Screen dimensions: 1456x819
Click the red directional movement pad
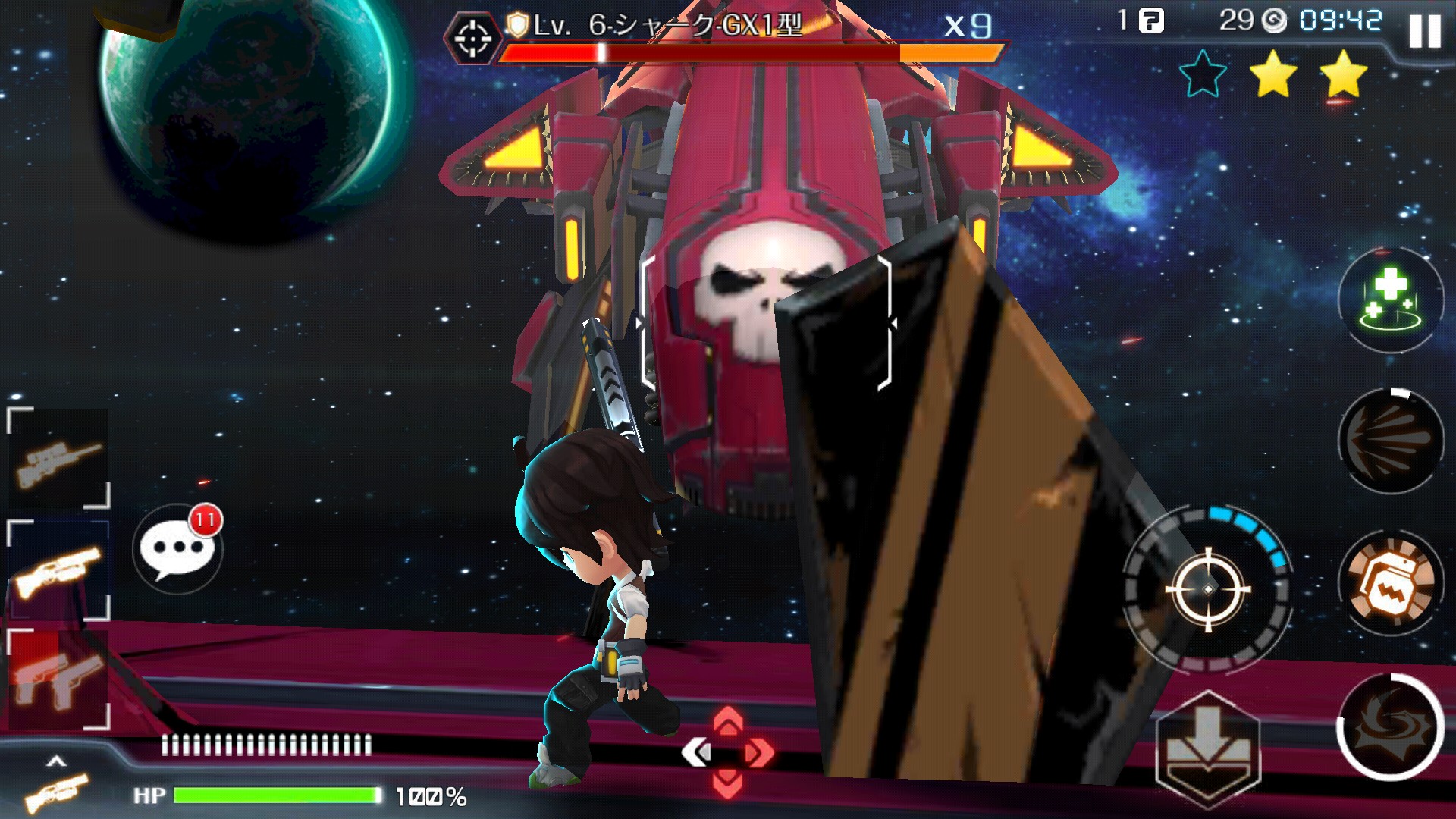point(727,752)
